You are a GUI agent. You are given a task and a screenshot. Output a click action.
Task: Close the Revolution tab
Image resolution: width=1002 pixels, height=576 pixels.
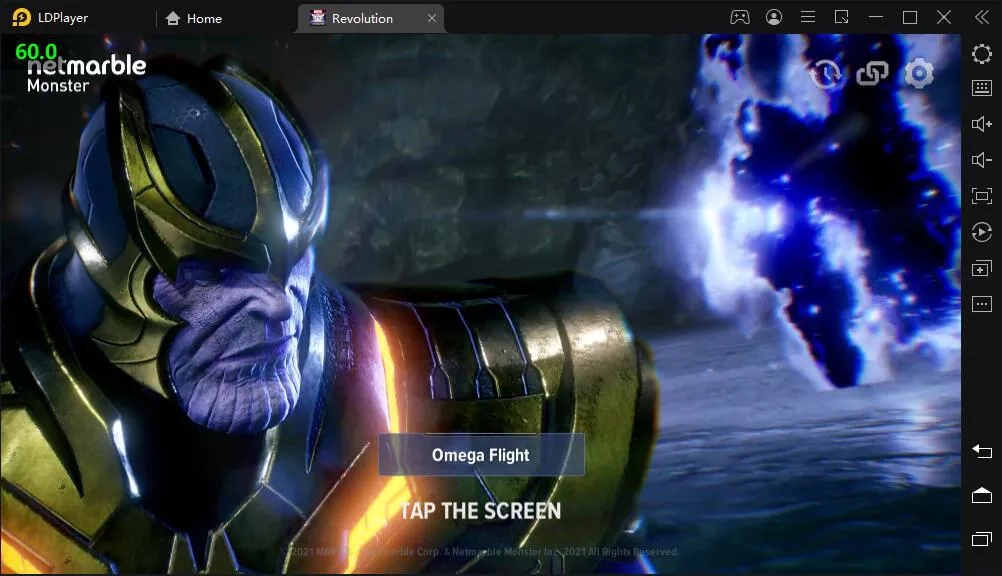pyautogui.click(x=432, y=18)
